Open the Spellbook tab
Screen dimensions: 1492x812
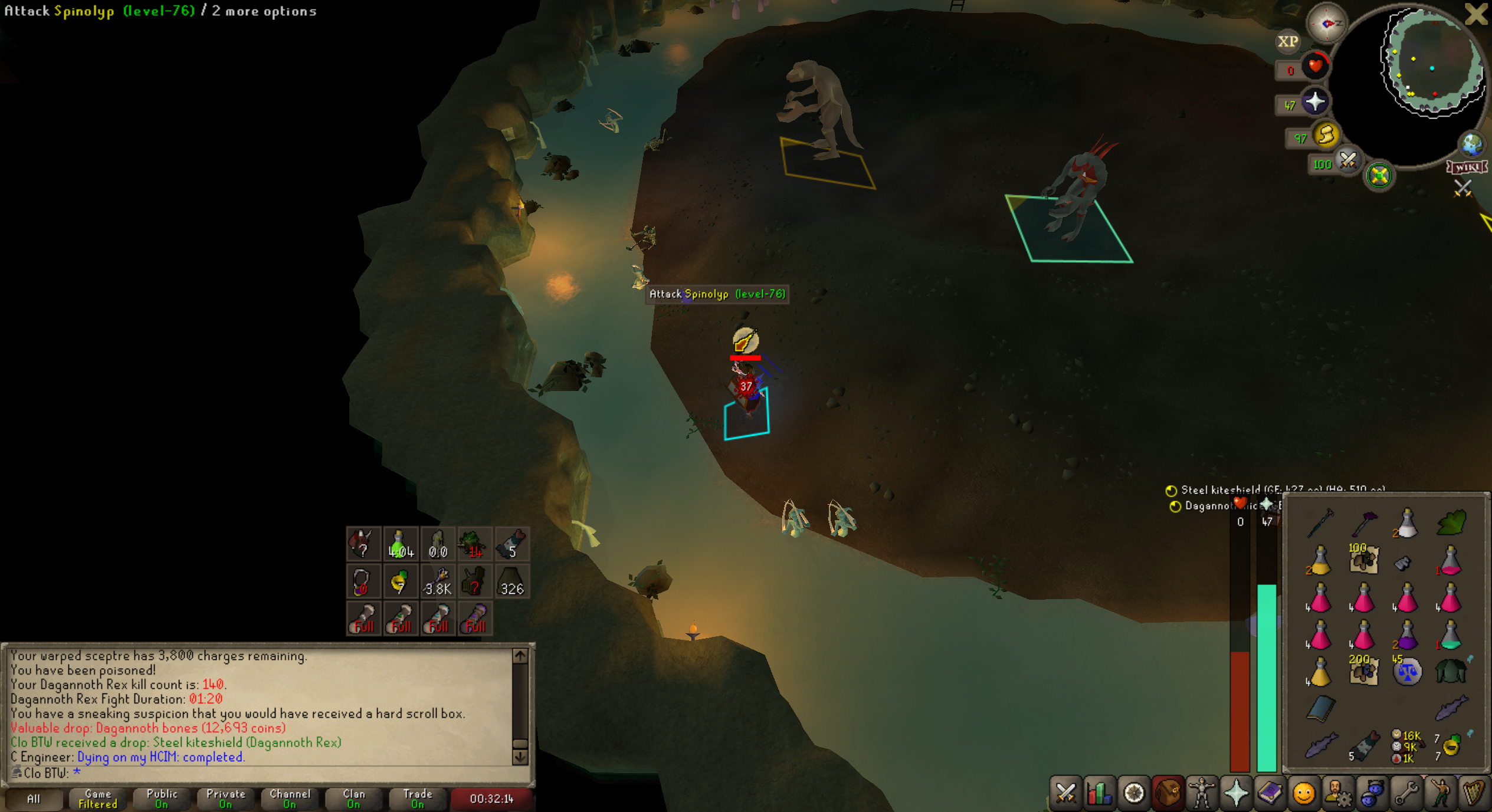point(1270,793)
